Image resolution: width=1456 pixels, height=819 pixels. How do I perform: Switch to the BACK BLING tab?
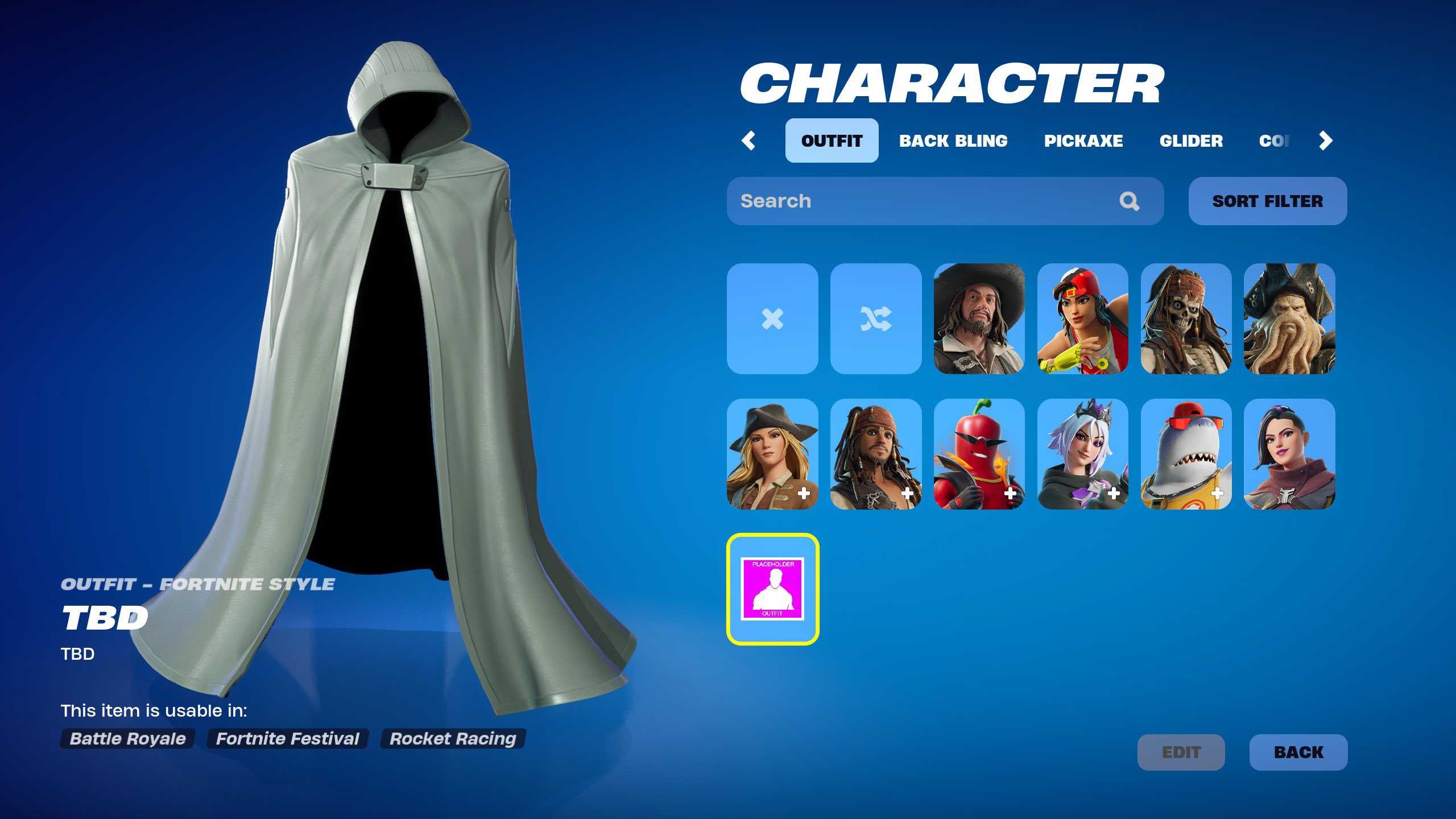tap(953, 140)
